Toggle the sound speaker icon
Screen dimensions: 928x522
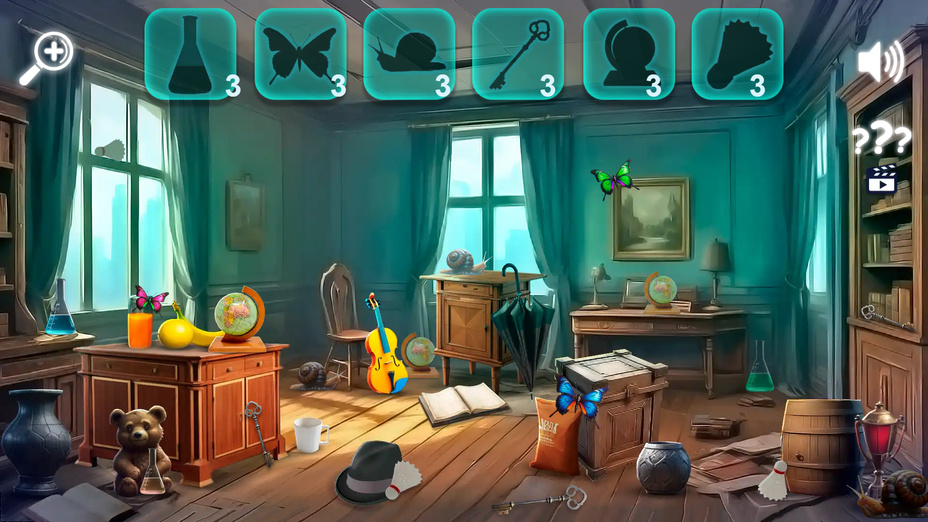879,63
